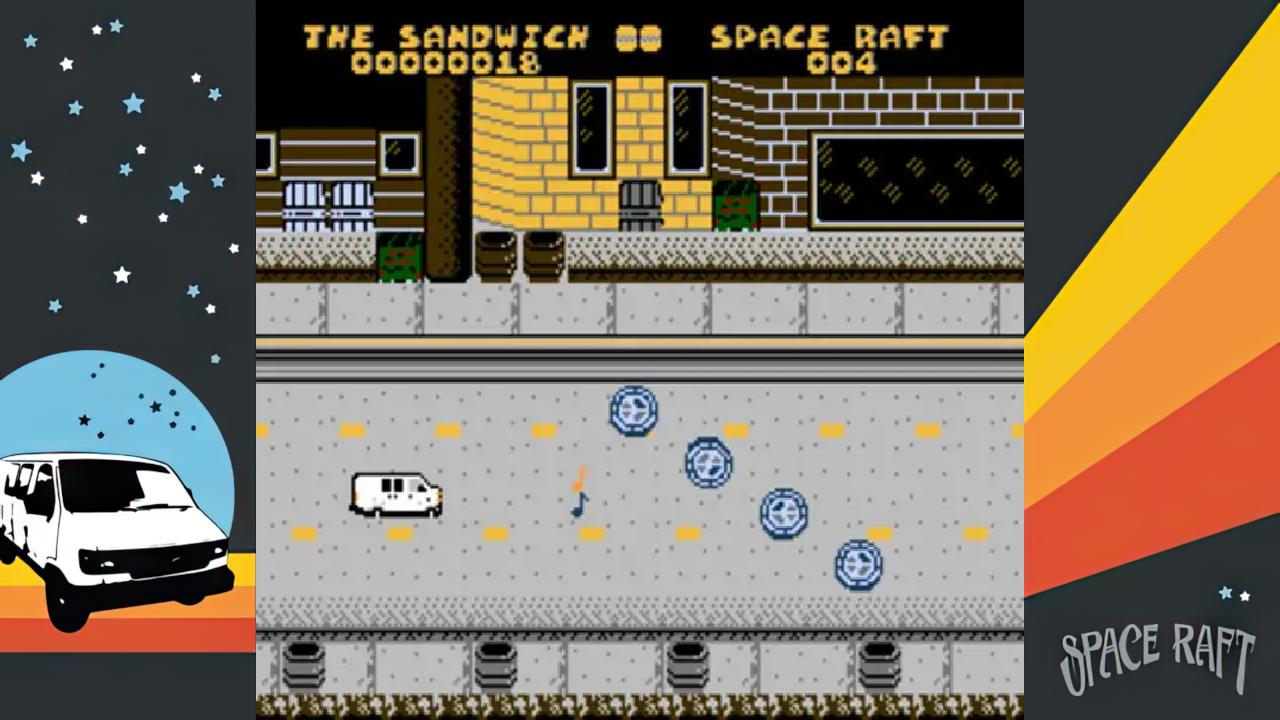Click the sandwich icon beside the score counter
The height and width of the screenshot is (720, 1280).
tap(636, 37)
